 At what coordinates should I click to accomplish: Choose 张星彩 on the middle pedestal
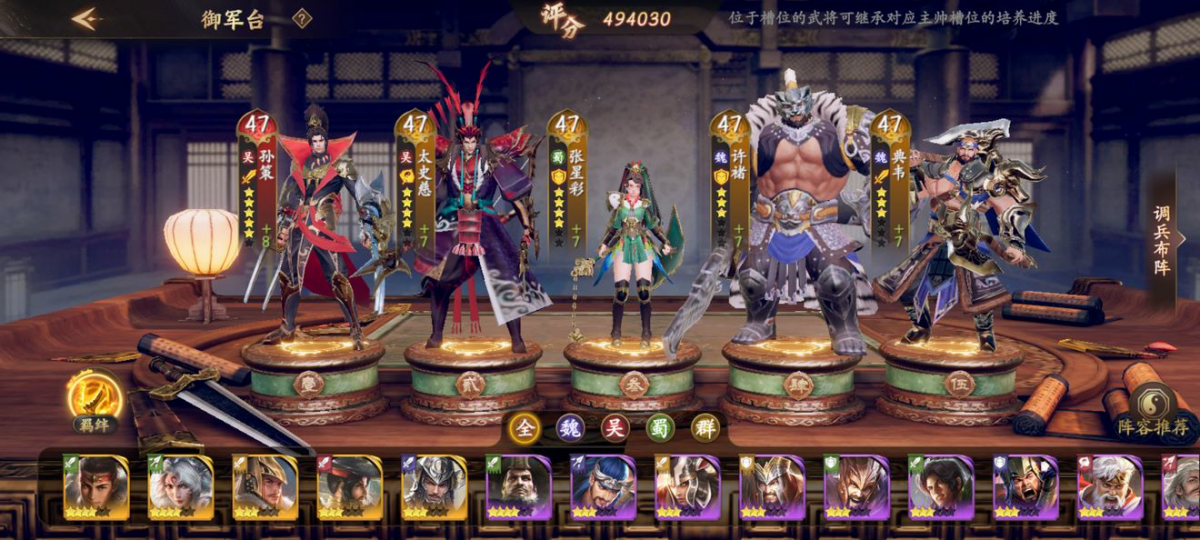tap(632, 260)
